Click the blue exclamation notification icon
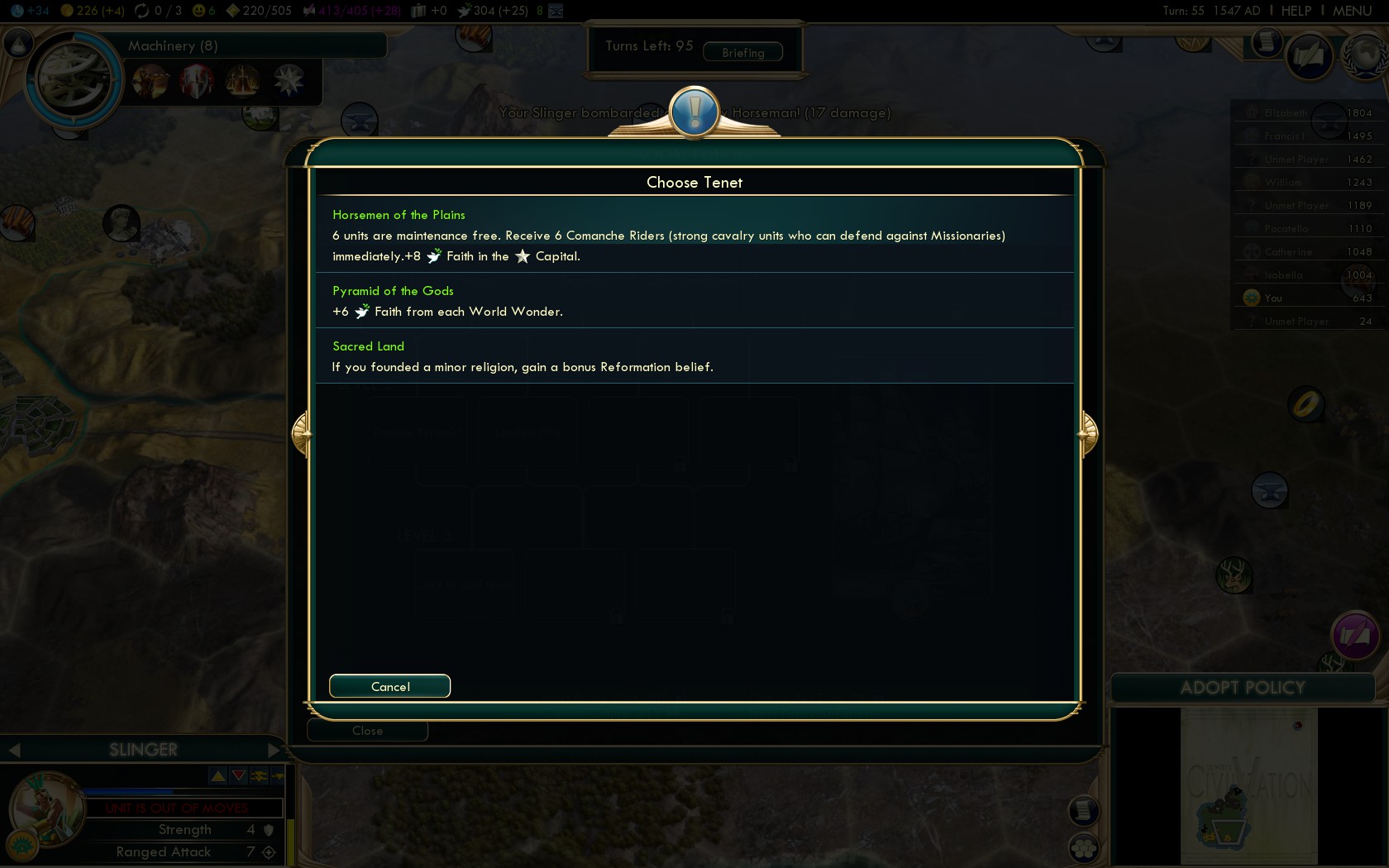 (x=694, y=112)
